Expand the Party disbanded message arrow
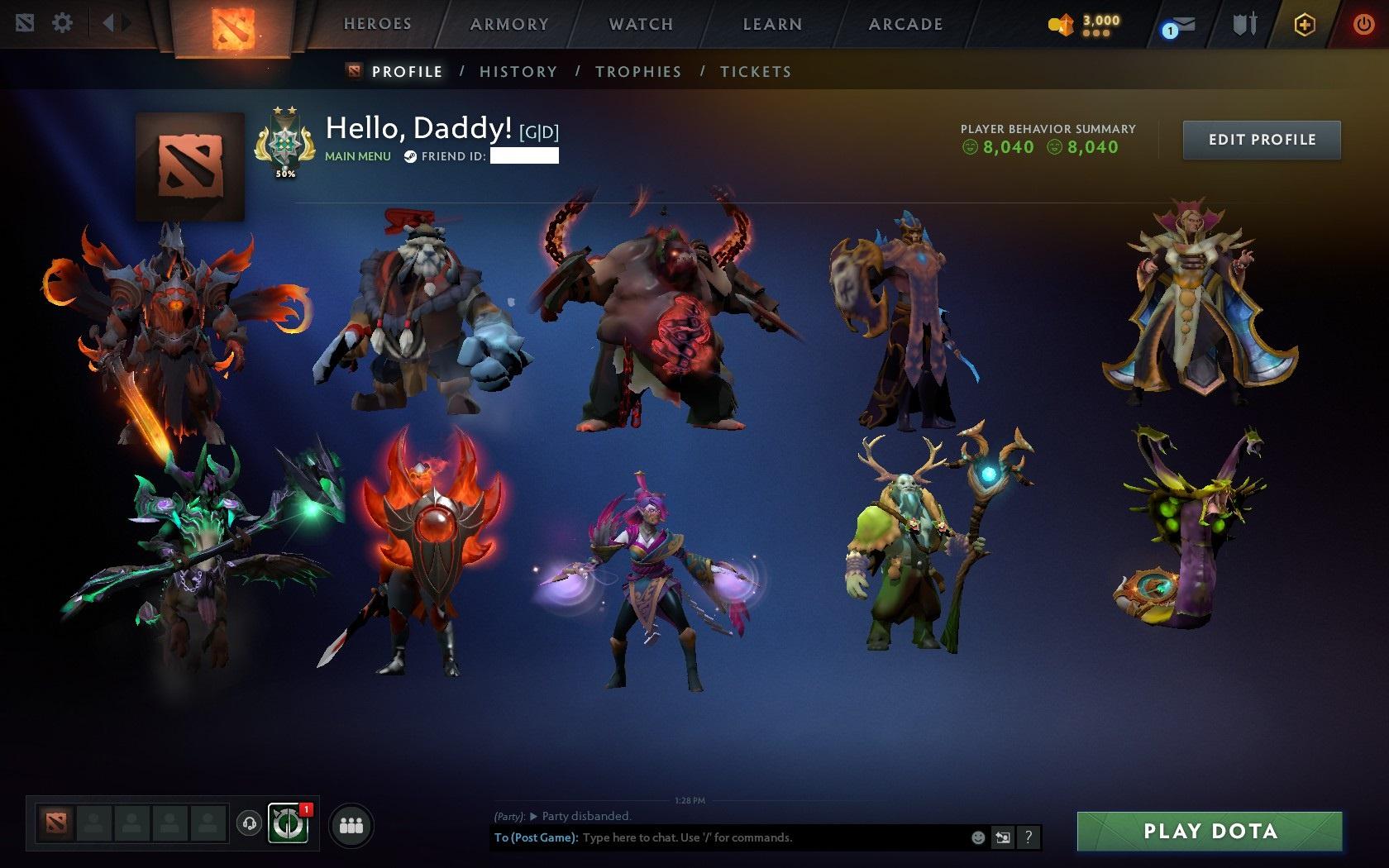1389x868 pixels. [532, 815]
